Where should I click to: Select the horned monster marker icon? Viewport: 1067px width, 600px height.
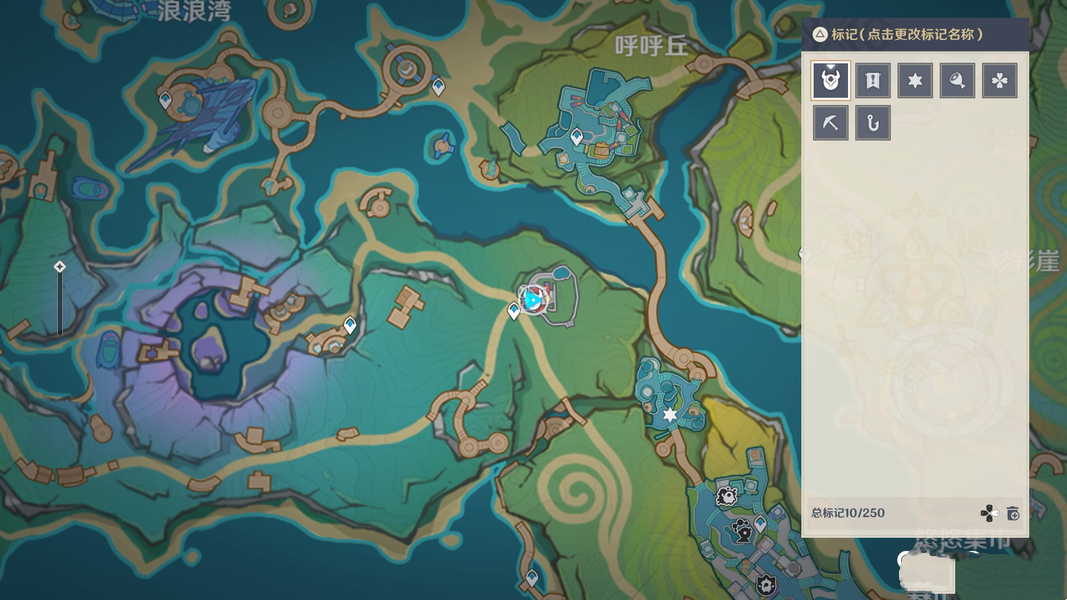point(831,81)
